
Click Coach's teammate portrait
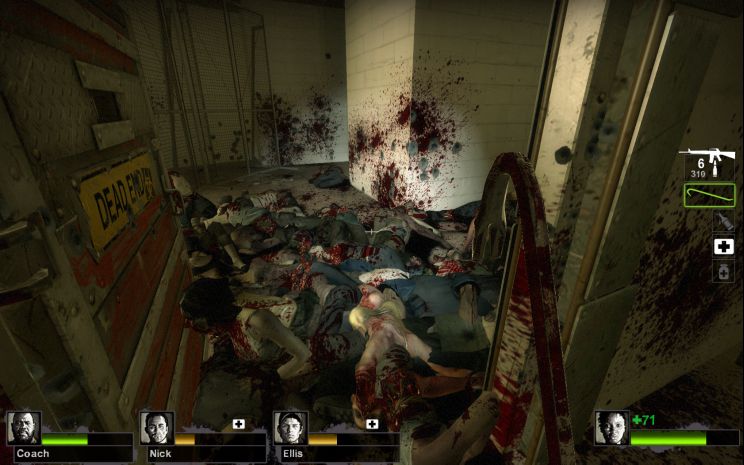coord(23,428)
